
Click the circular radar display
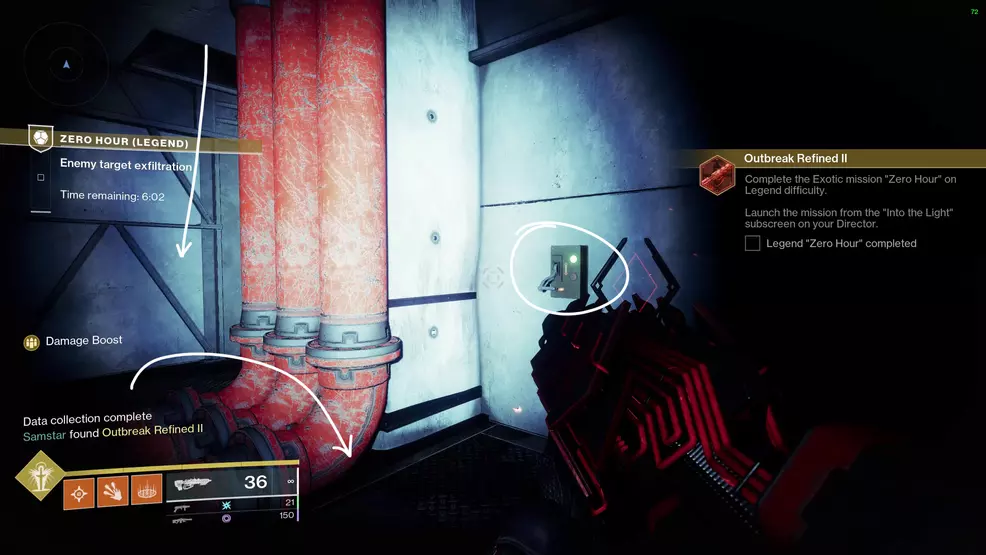66,65
